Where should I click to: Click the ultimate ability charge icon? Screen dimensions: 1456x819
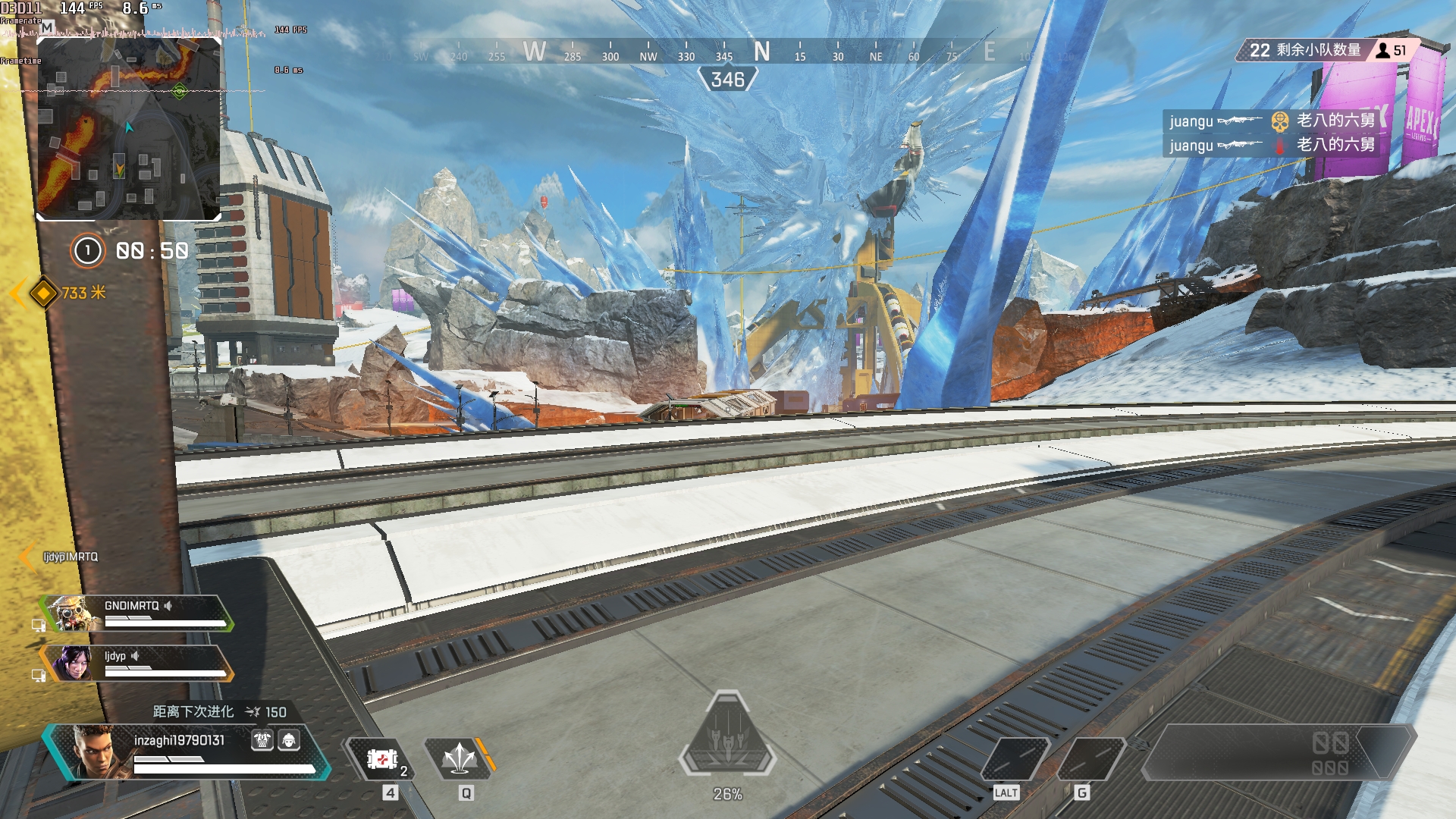(x=727, y=736)
